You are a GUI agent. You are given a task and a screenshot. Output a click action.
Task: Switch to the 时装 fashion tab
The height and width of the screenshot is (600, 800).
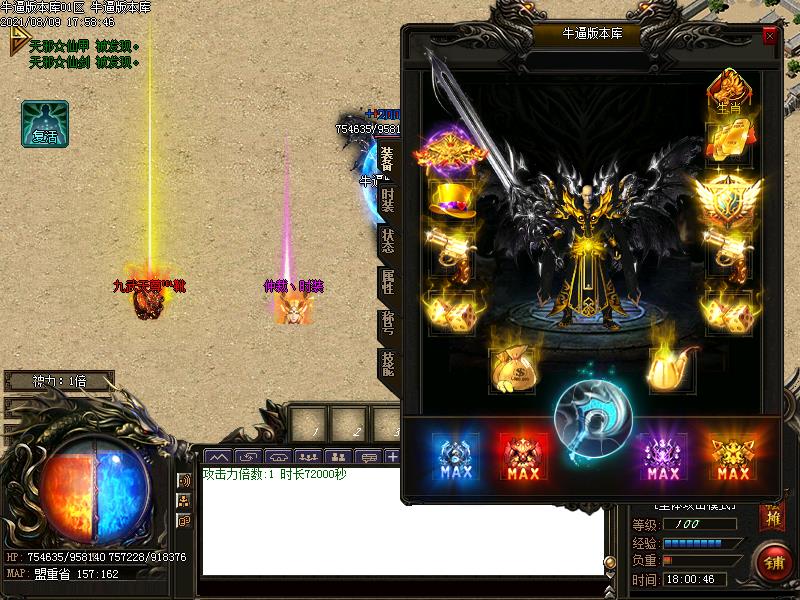click(x=388, y=198)
